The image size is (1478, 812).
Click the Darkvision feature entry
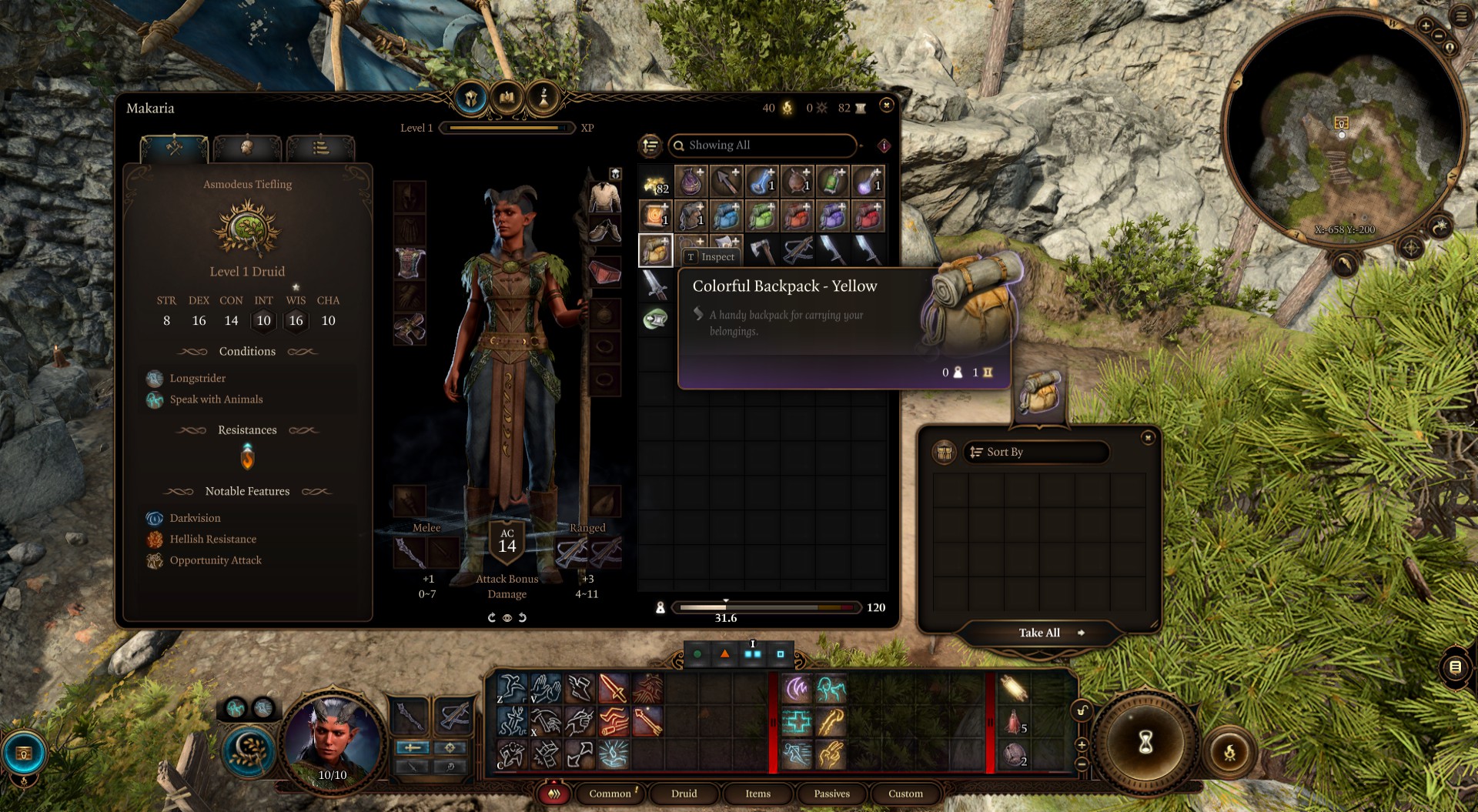tap(195, 519)
